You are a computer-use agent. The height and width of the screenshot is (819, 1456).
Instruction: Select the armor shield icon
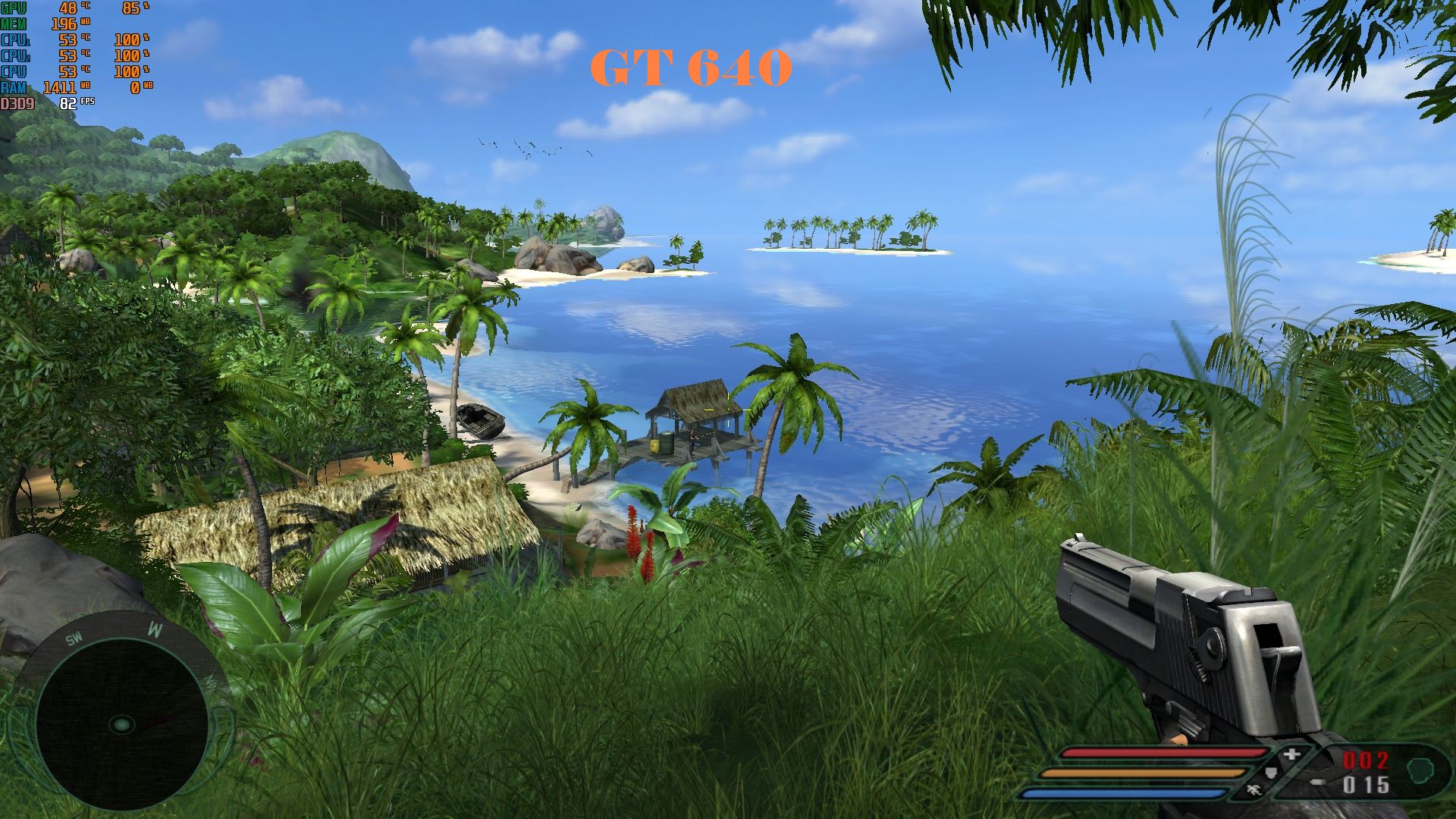(x=1272, y=773)
